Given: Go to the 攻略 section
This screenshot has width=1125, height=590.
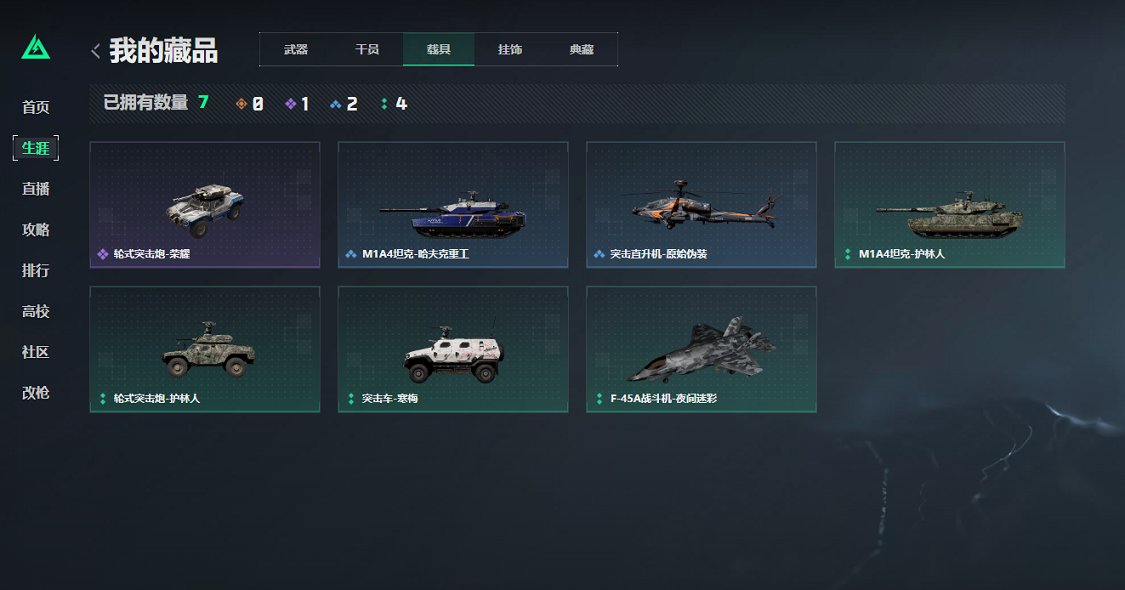Looking at the screenshot, I should pyautogui.click(x=36, y=230).
